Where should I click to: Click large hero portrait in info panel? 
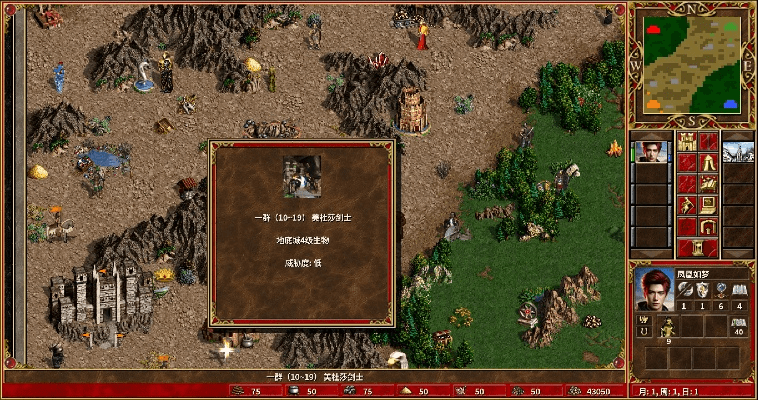(653, 288)
